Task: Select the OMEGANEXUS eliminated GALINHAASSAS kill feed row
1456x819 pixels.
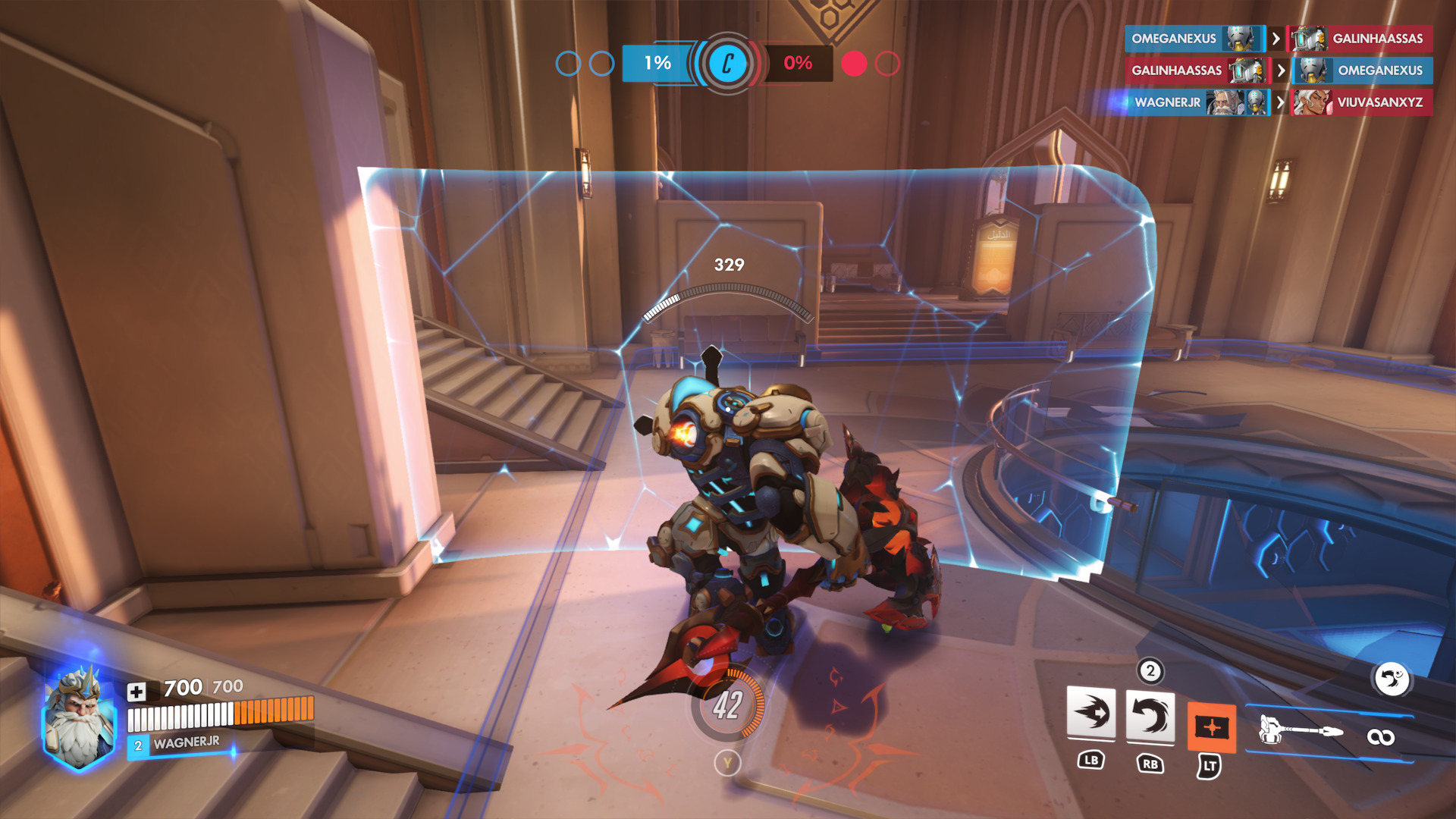Action: tap(1278, 39)
